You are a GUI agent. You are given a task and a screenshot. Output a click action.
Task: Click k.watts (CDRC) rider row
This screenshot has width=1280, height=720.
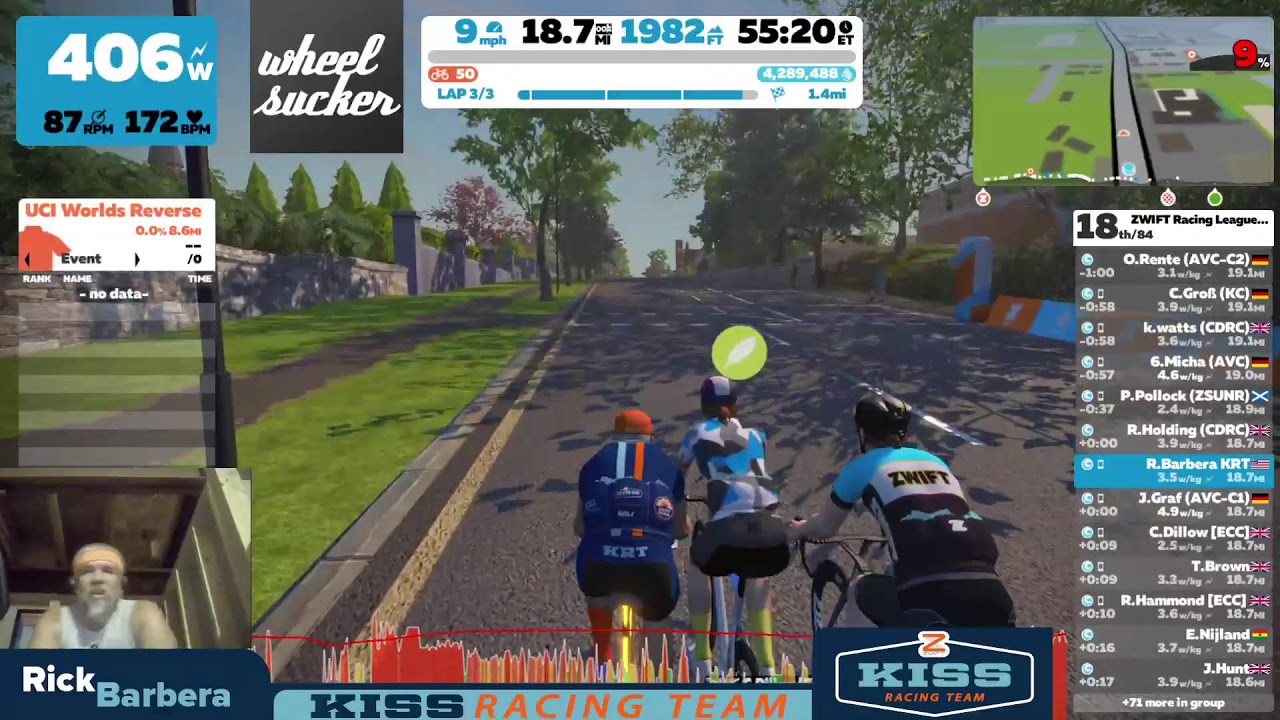click(x=1172, y=333)
